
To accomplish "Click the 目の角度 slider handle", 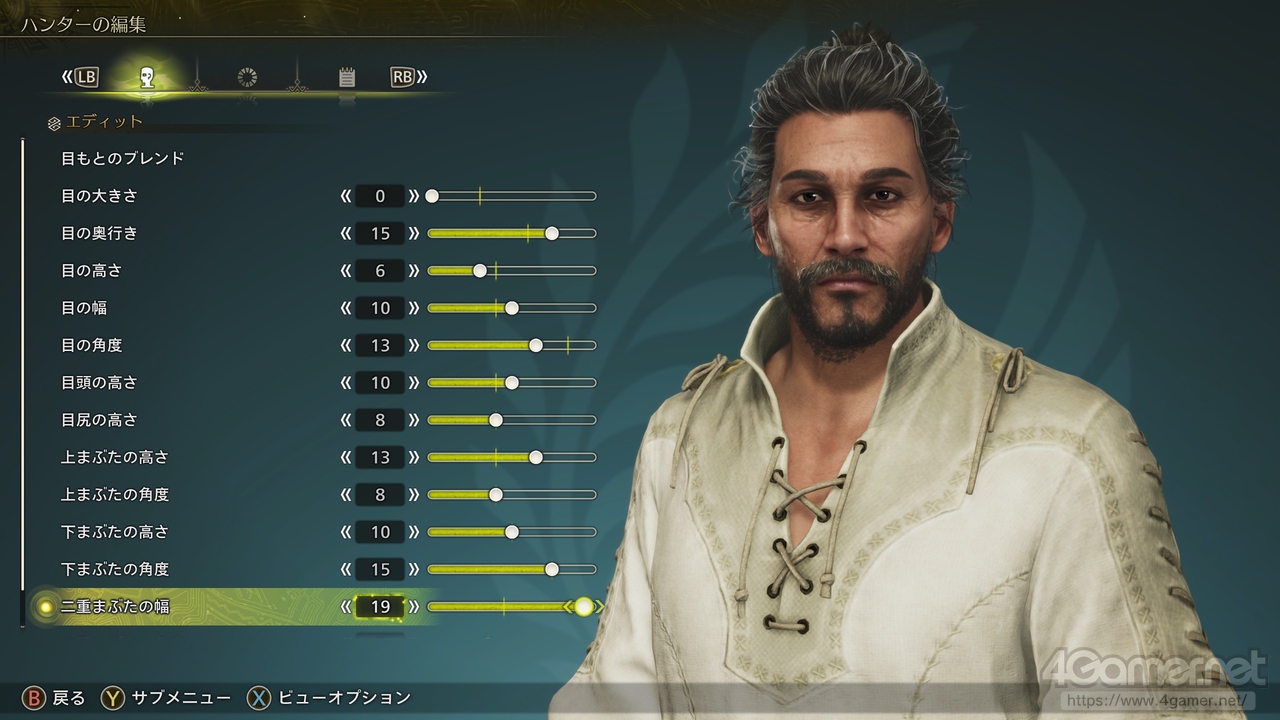I will pyautogui.click(x=535, y=345).
